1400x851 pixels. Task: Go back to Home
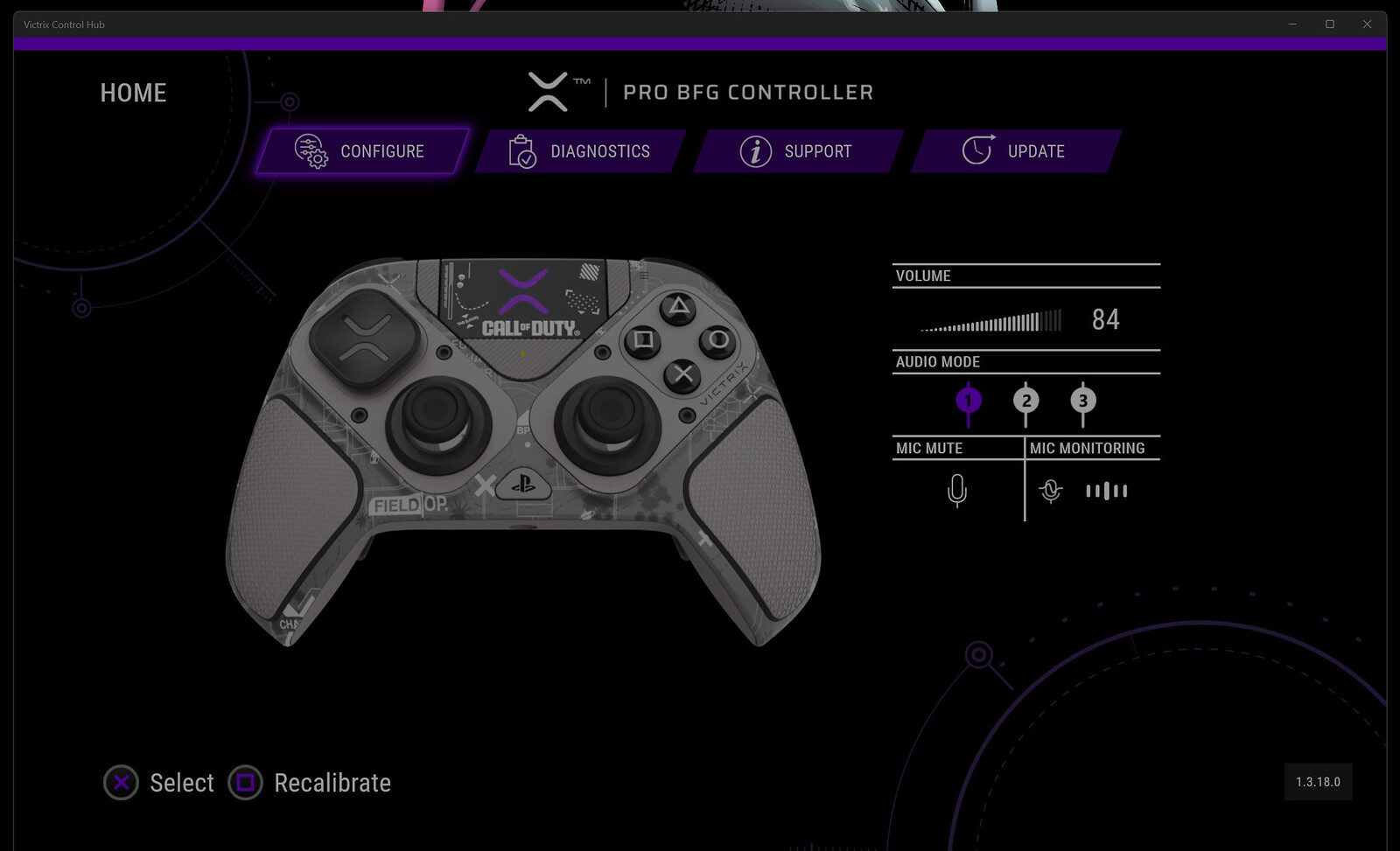[x=133, y=93]
